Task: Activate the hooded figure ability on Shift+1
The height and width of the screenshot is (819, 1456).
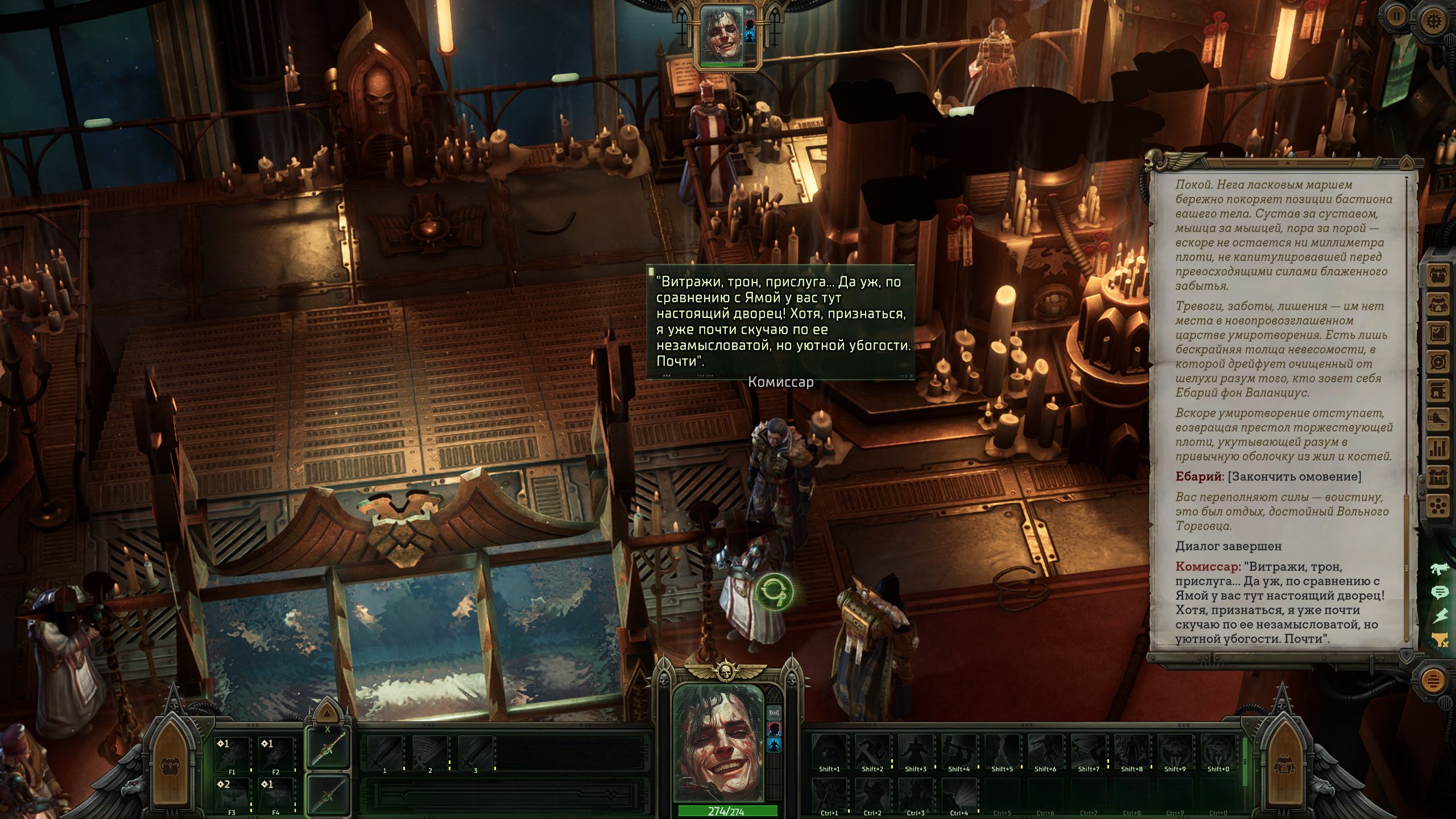Action: point(829,751)
